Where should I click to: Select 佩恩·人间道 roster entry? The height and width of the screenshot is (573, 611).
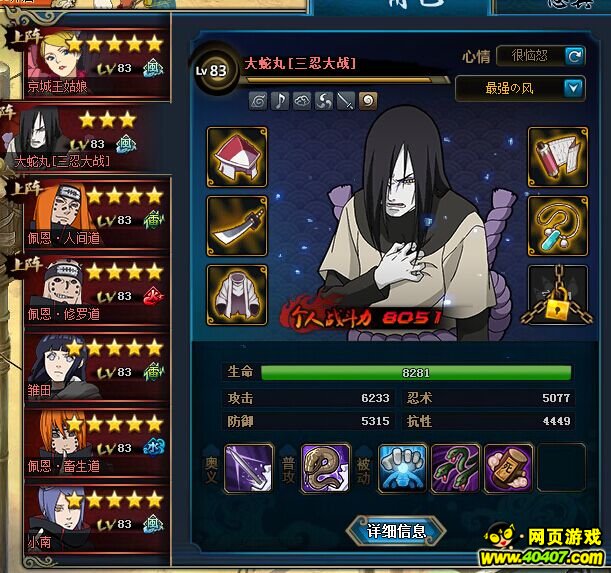pyautogui.click(x=89, y=212)
